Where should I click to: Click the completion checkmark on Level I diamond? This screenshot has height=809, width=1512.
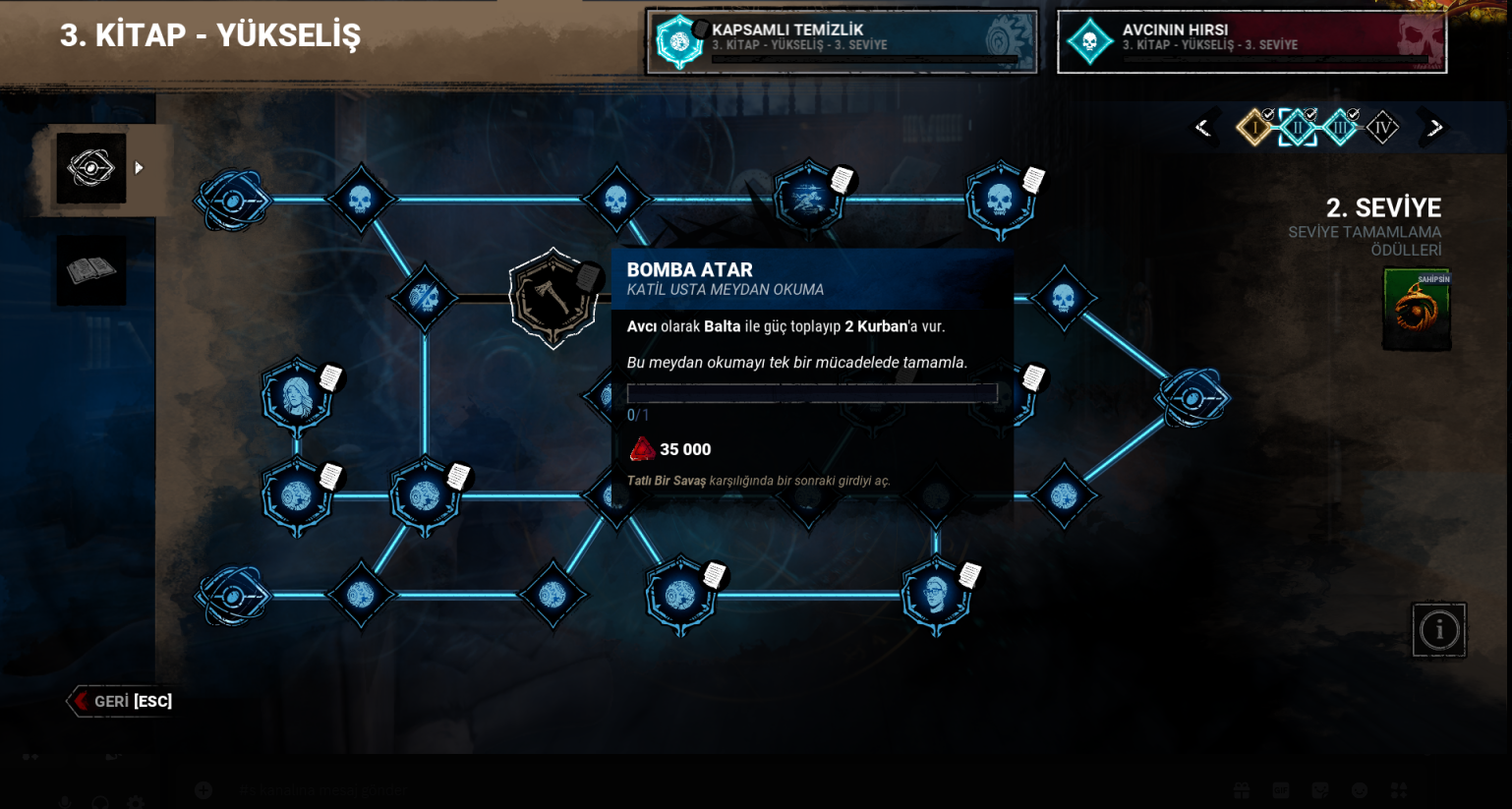click(1268, 114)
